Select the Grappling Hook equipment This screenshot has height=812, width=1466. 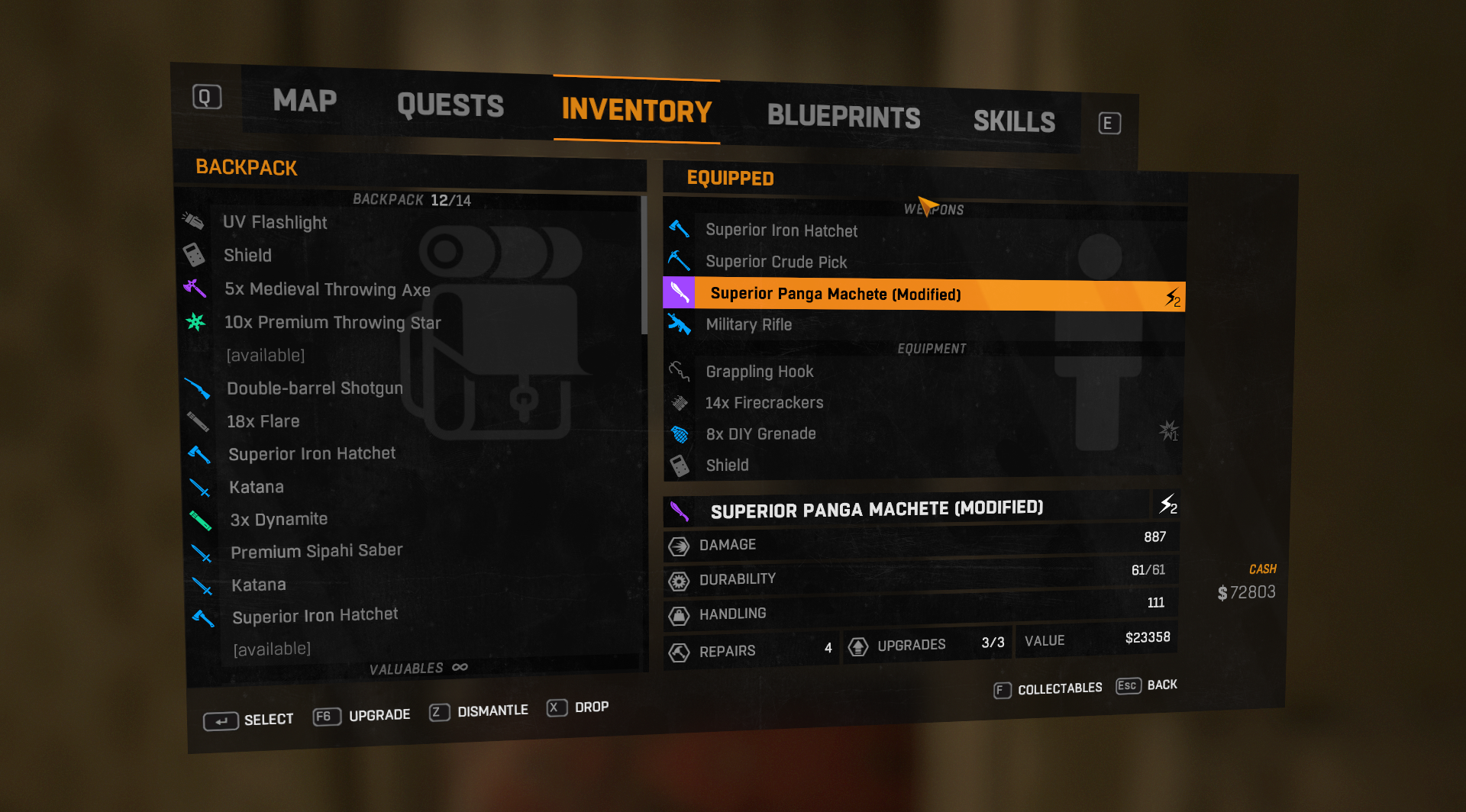point(759,372)
